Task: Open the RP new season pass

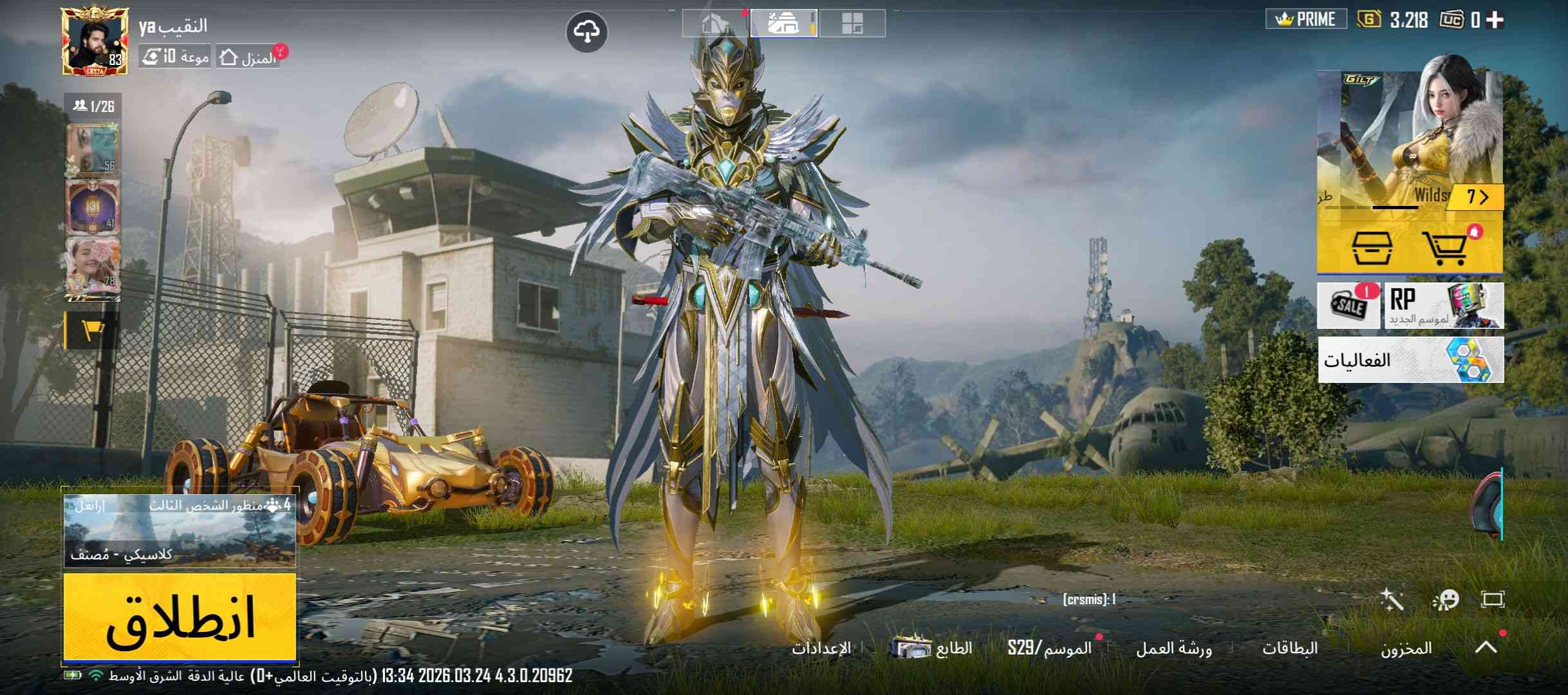Action: coord(1444,306)
